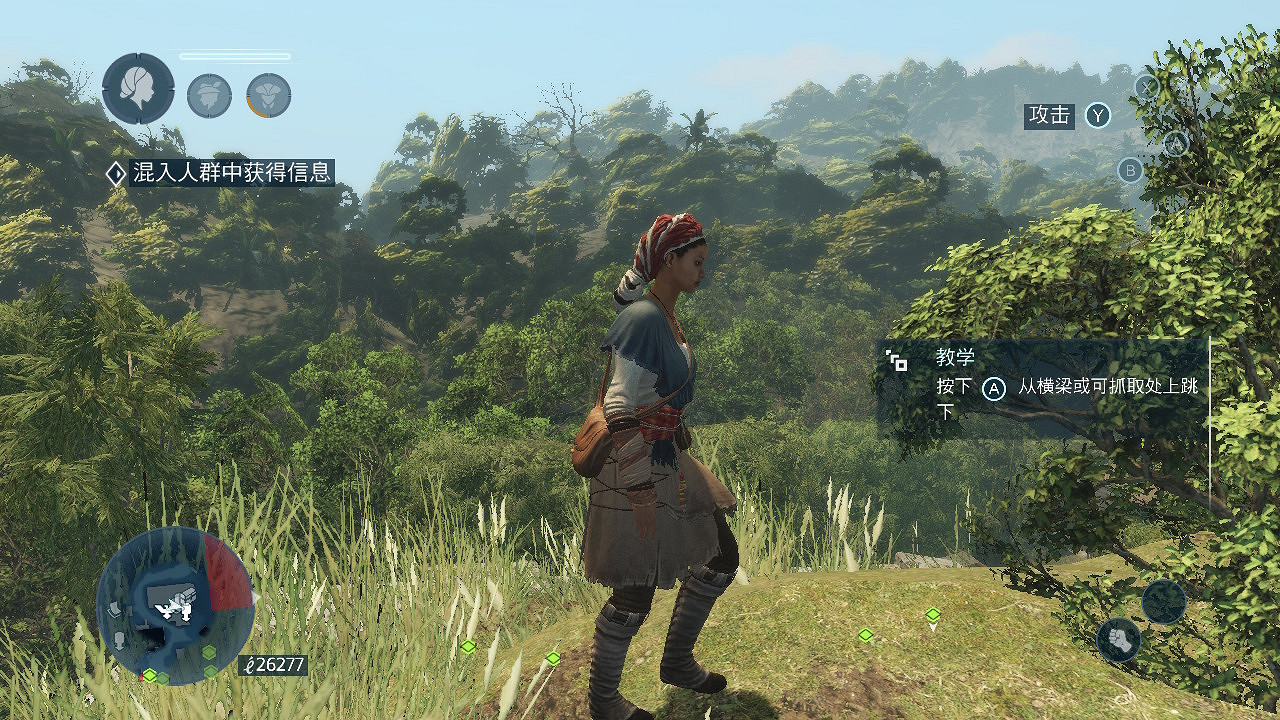Pick the tricorn hat persona with orange ring
Image resolution: width=1280 pixels, height=720 pixels.
point(269,95)
